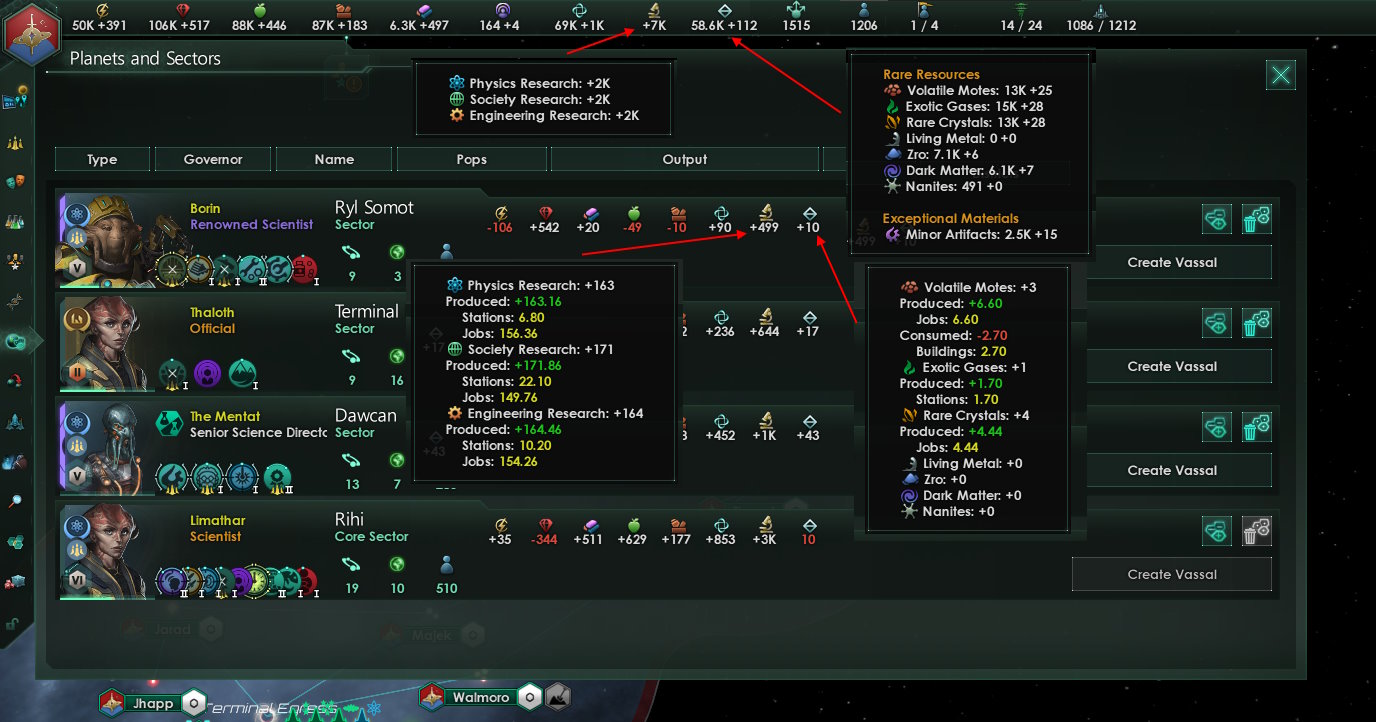Viewport: 1376px width, 722px height.
Task: Click the add systems icon for Rihi Core Sector
Action: click(1217, 531)
